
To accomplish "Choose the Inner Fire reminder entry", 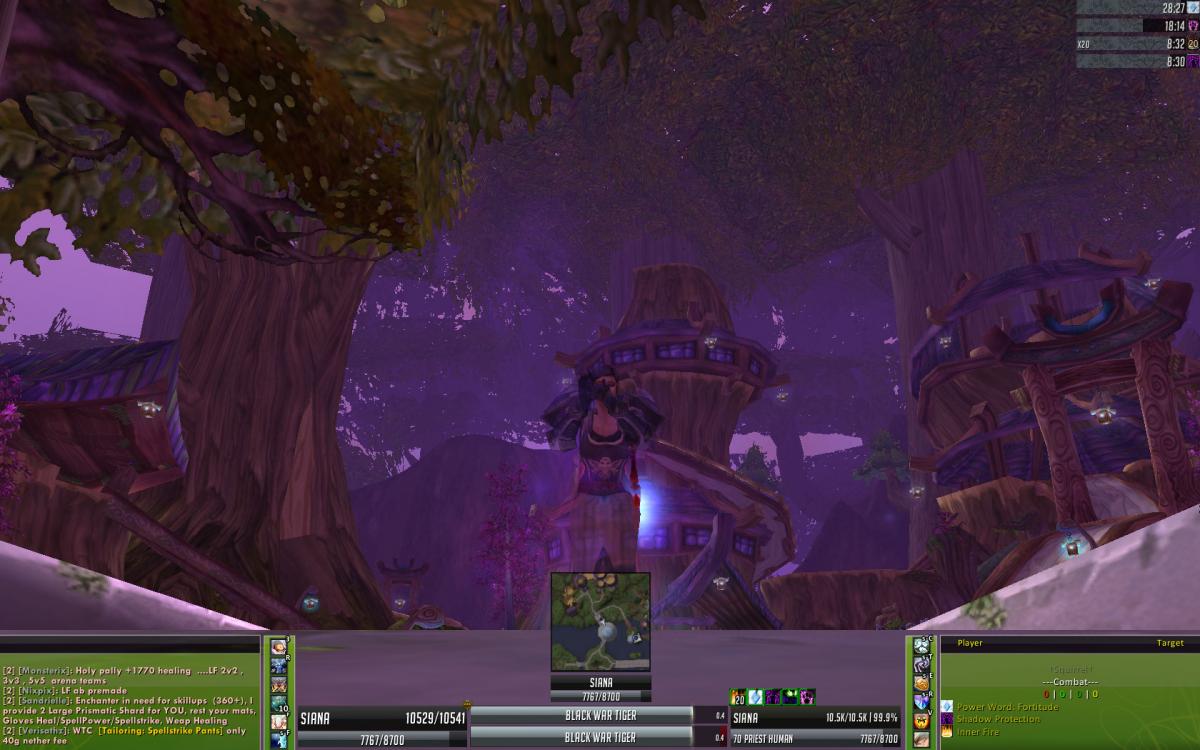I will point(982,732).
